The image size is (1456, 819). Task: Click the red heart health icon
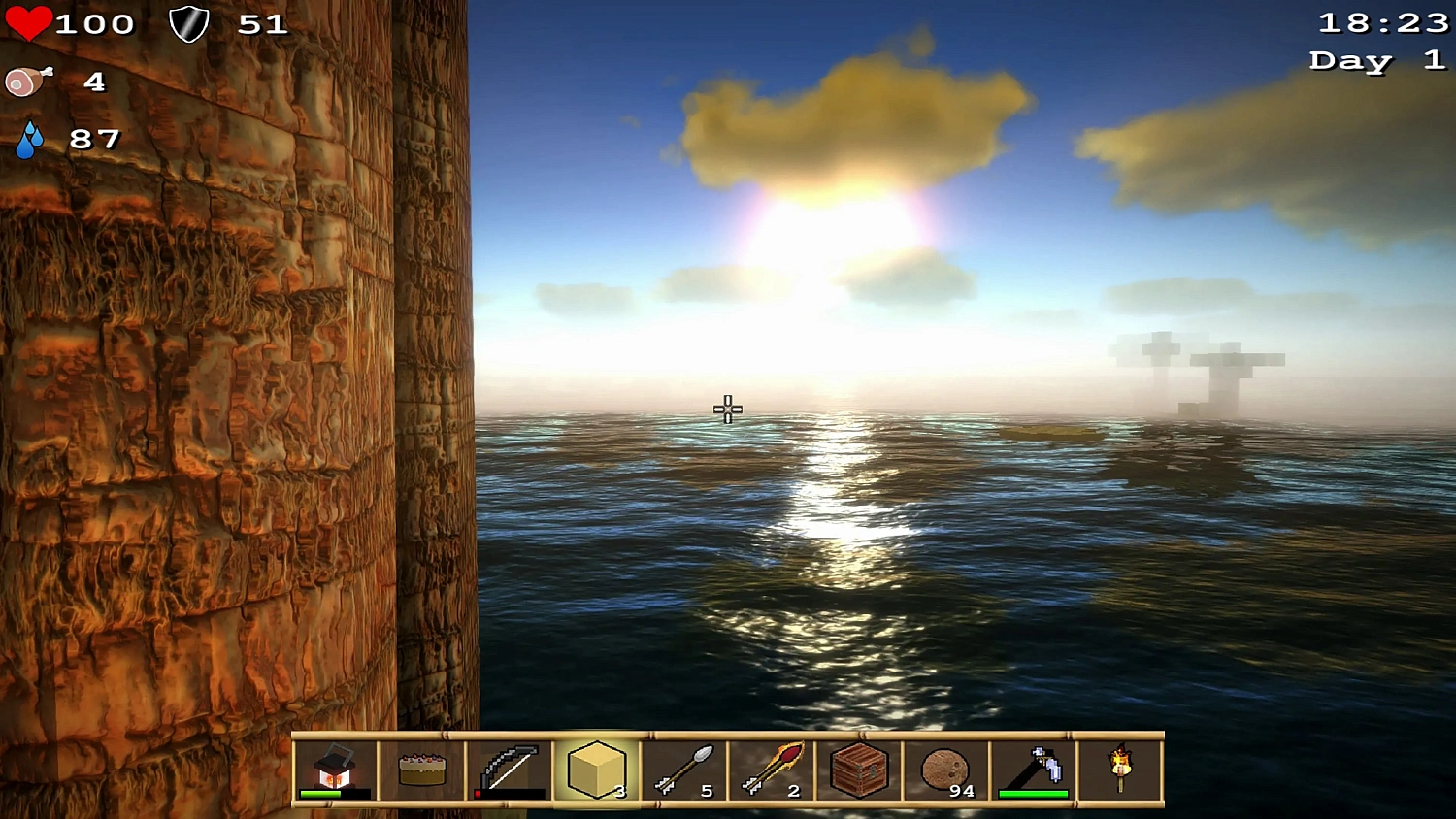point(29,22)
